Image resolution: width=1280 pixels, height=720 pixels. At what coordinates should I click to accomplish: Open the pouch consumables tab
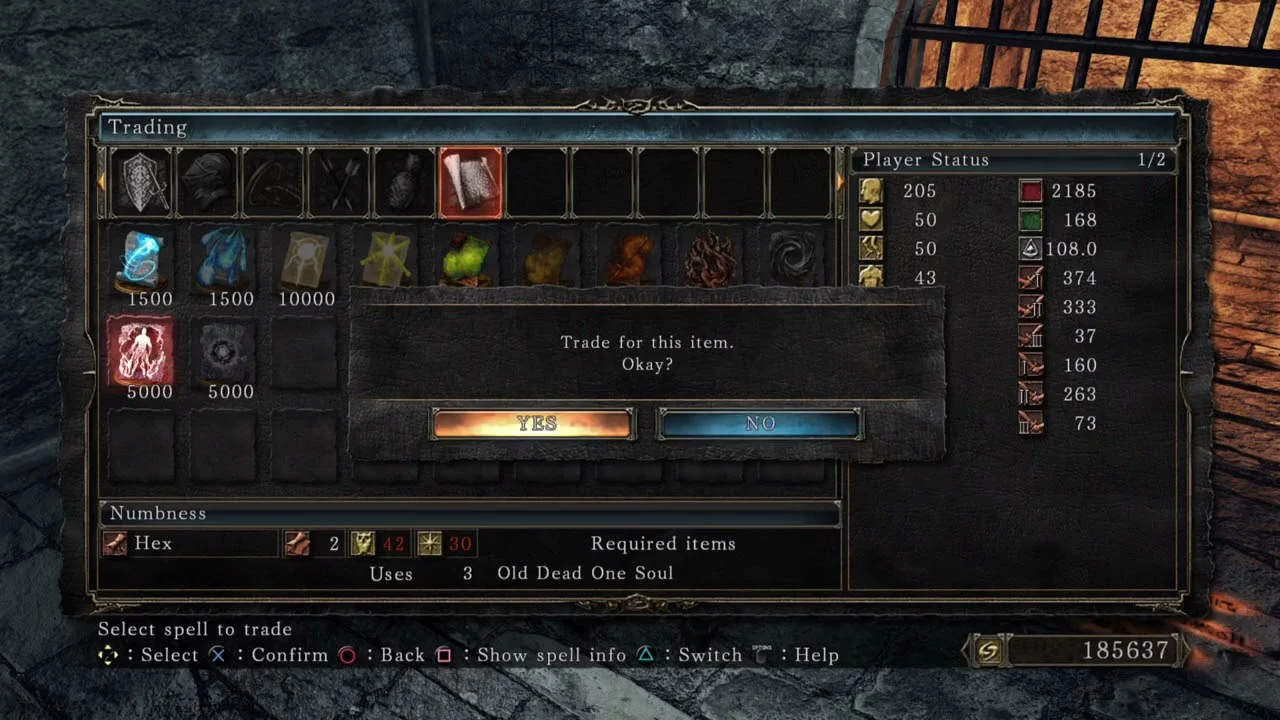point(405,183)
